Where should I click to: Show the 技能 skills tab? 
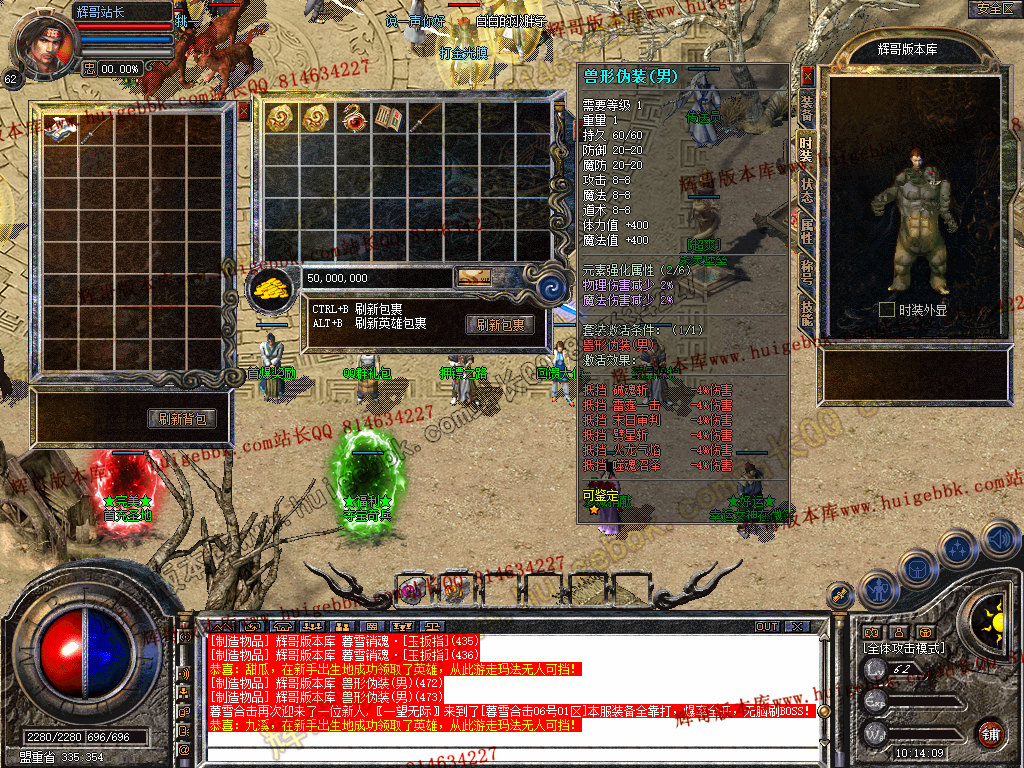pyautogui.click(x=806, y=312)
